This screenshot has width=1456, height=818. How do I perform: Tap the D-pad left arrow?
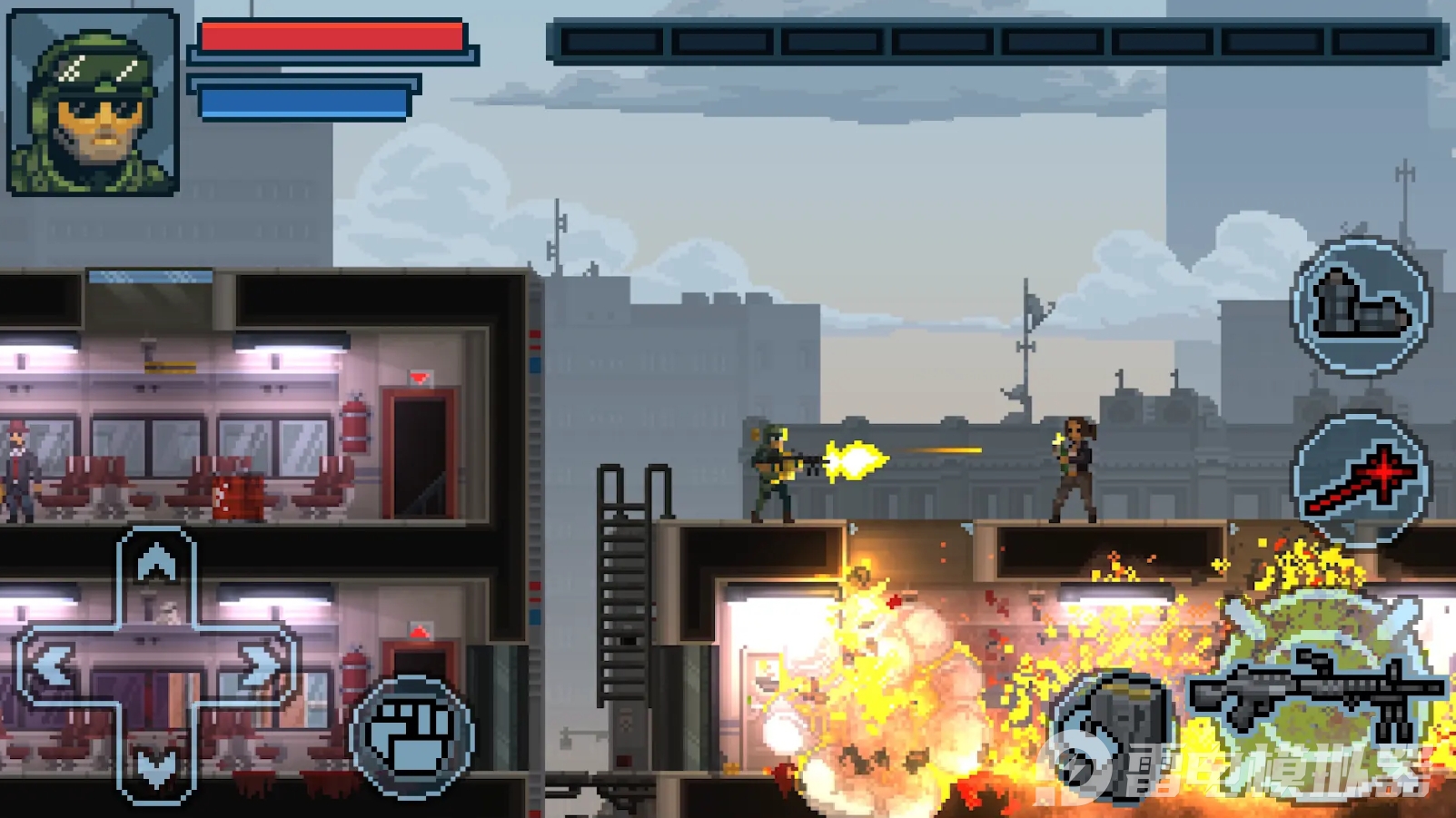[x=53, y=667]
